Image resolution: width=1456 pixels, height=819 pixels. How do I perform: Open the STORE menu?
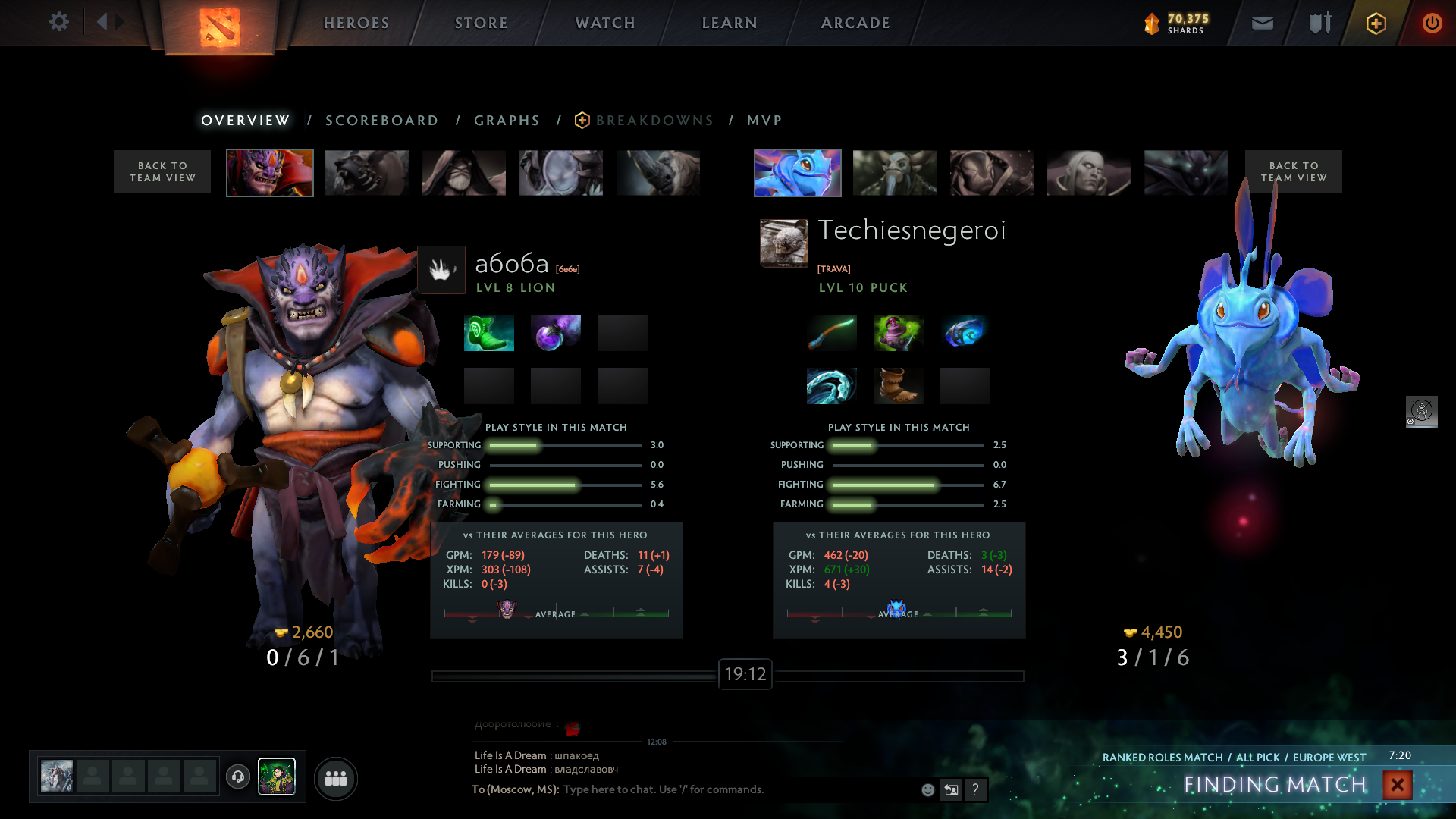[482, 23]
